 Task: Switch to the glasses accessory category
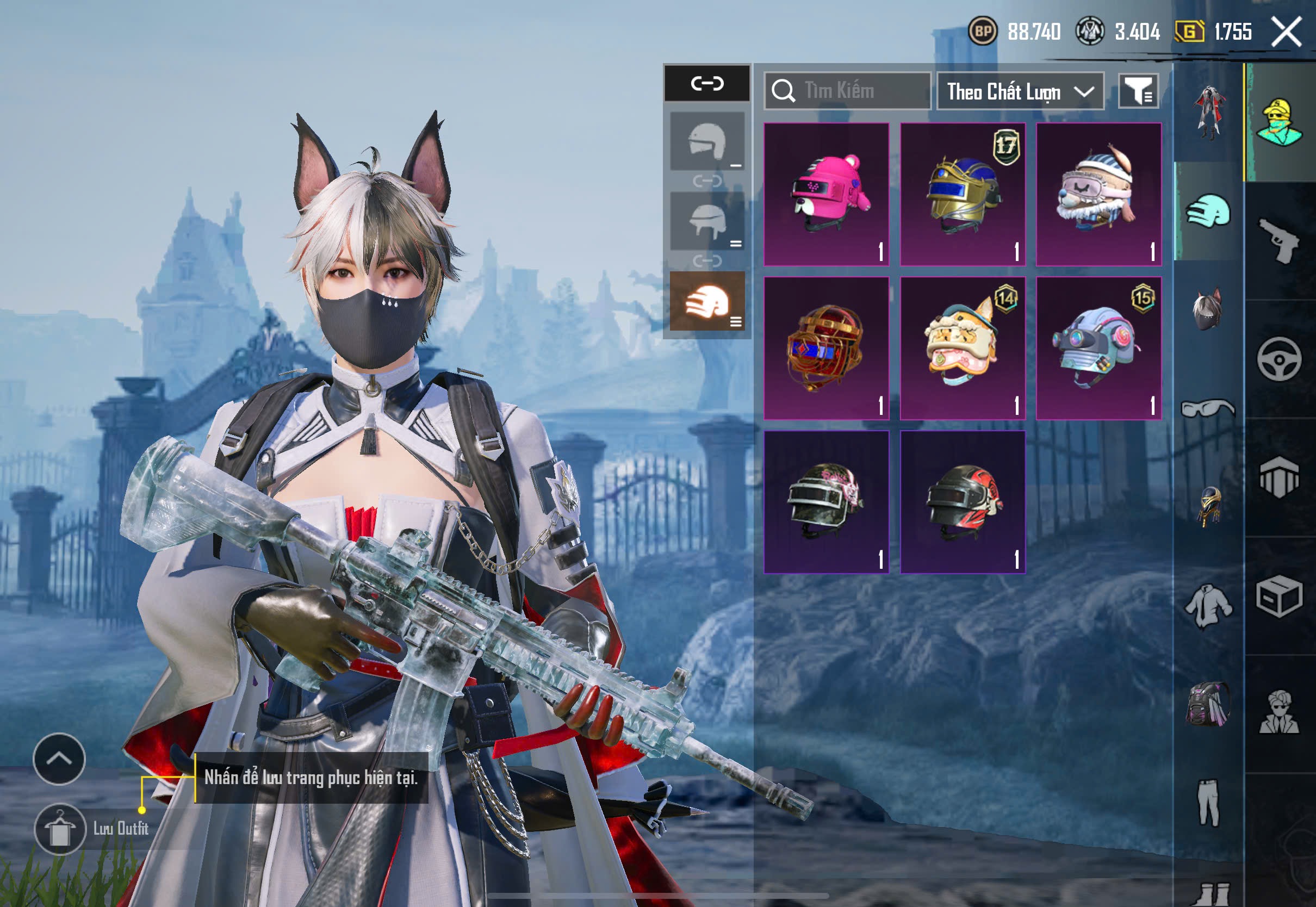1208,408
